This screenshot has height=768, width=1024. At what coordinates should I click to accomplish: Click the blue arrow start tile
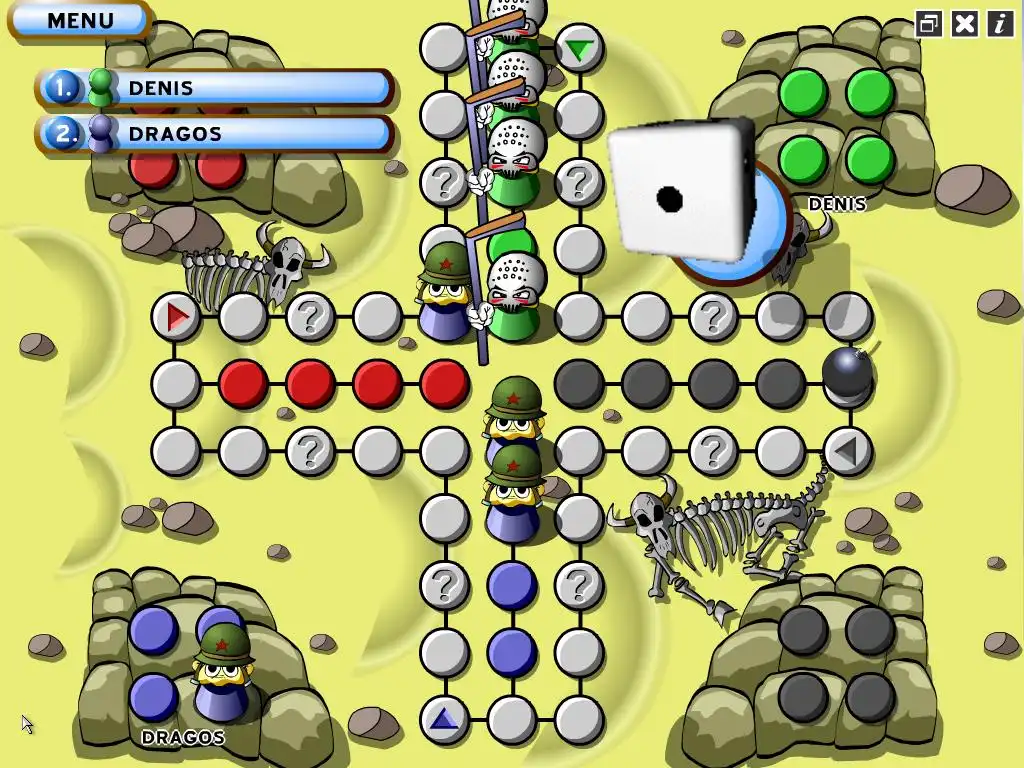point(444,717)
